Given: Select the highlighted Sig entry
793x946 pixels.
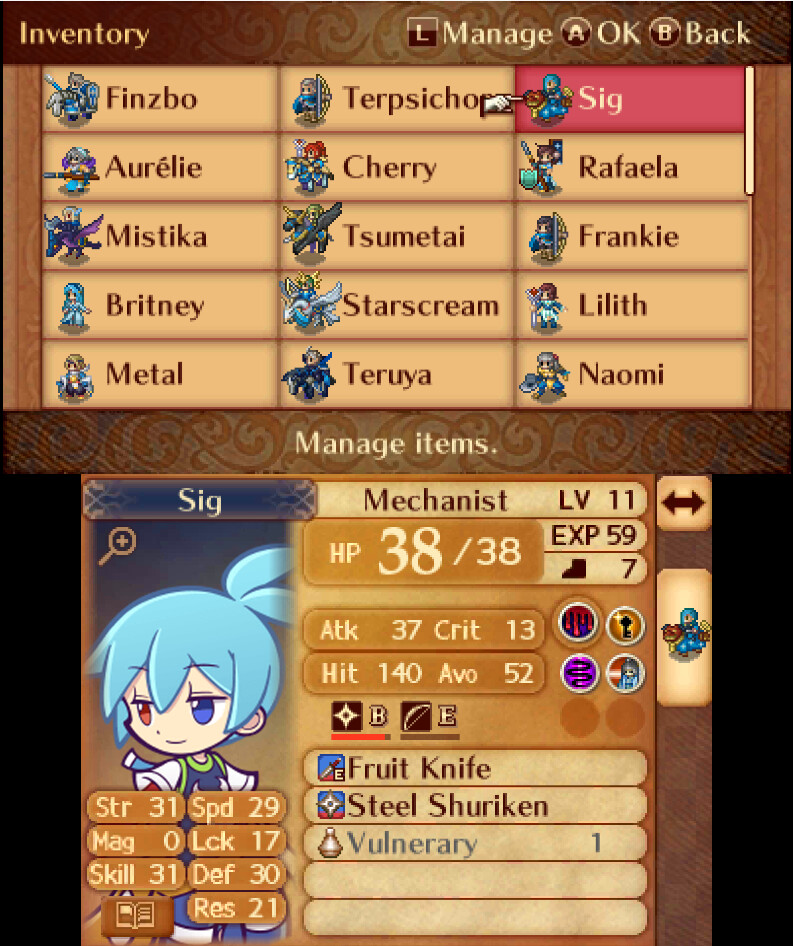Looking at the screenshot, I should tap(631, 99).
